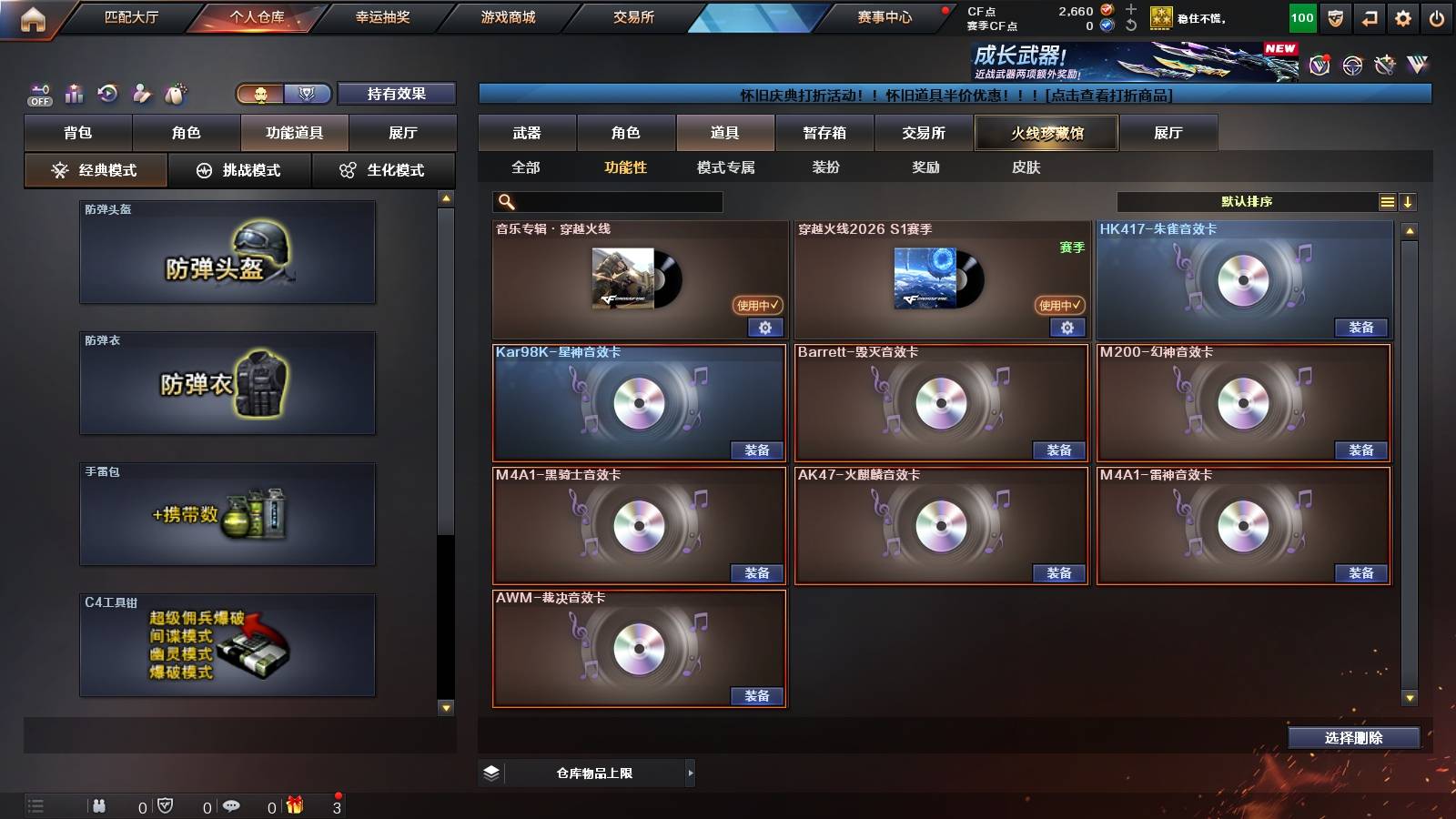Image resolution: width=1456 pixels, height=819 pixels.
Task: Click 装备 on the AWM-裁决音效卡
Action: tap(756, 696)
